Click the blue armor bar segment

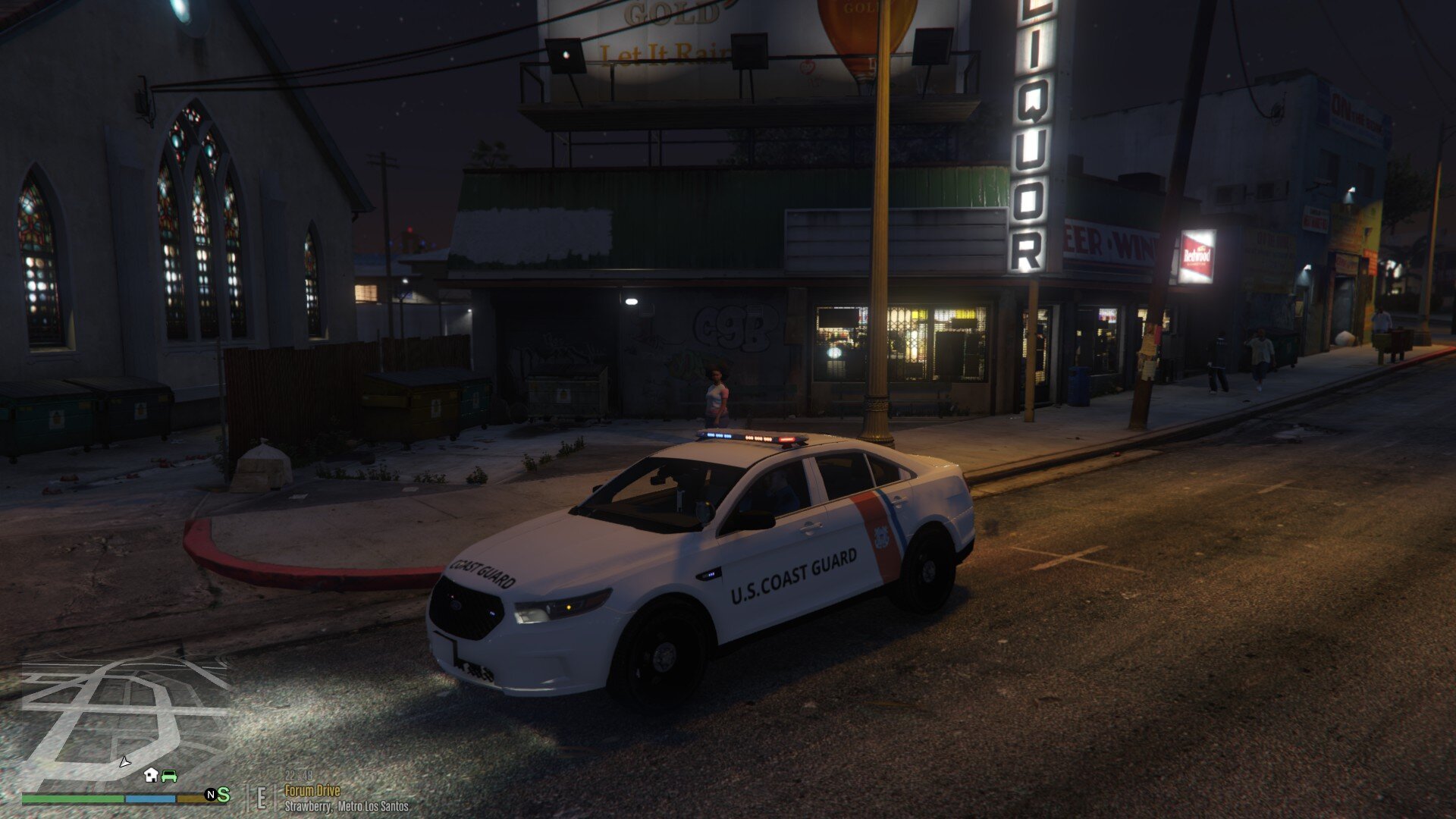(149, 798)
